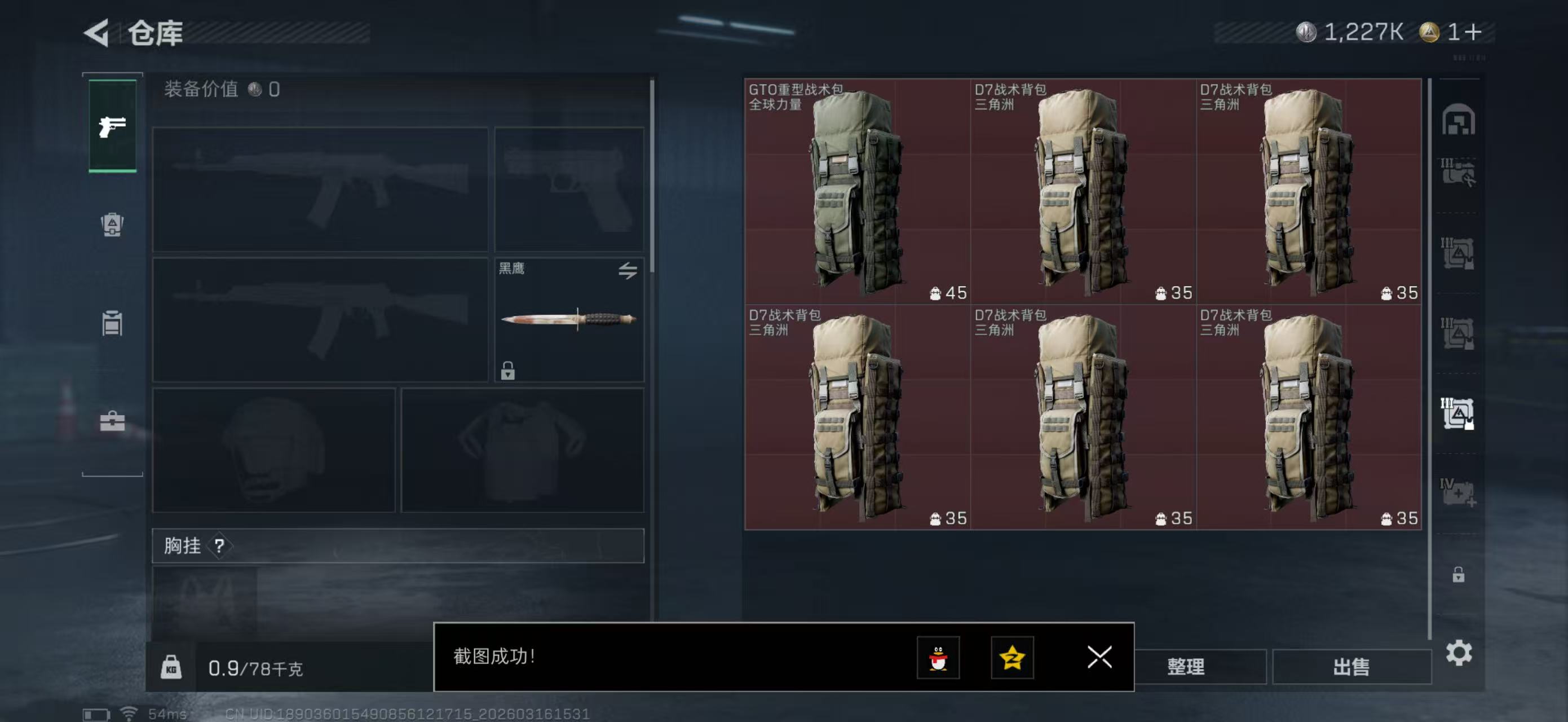Screen dimensions: 1568x722
Task: Select the pistol weapons tab
Action: point(113,126)
